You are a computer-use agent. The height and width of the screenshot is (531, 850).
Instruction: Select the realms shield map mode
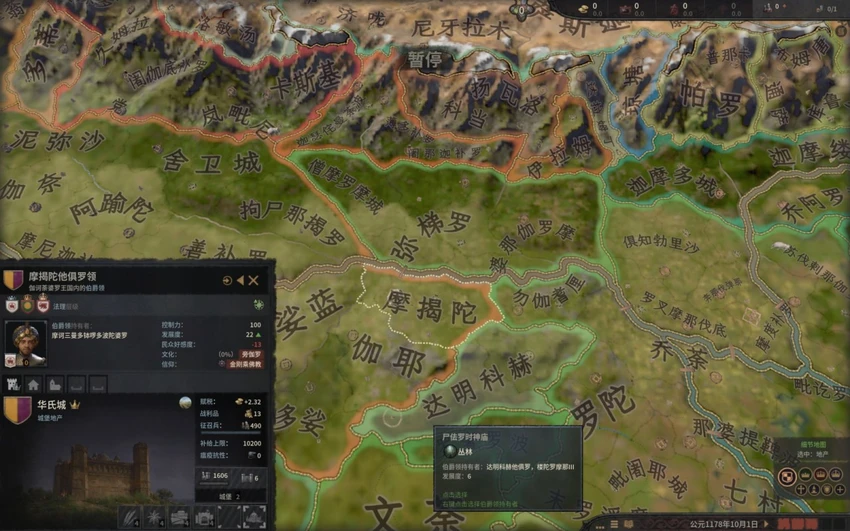point(788,478)
